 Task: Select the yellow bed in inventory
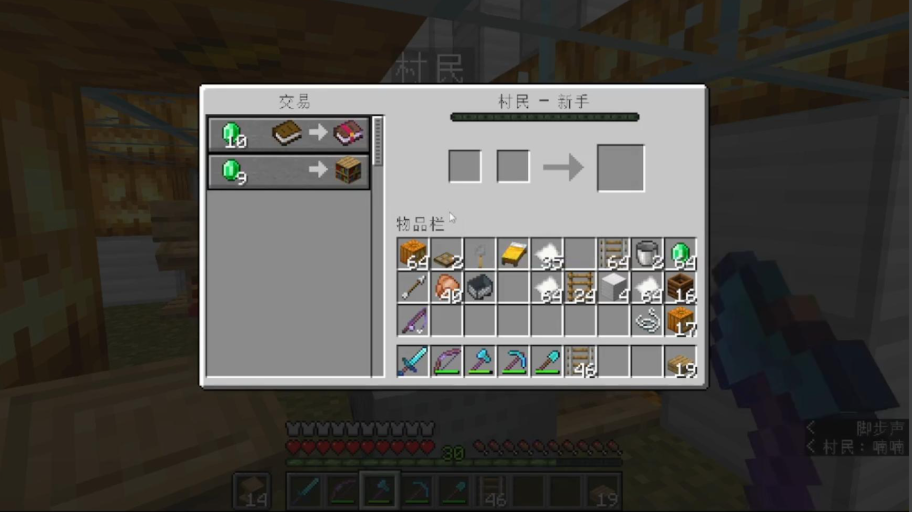513,254
